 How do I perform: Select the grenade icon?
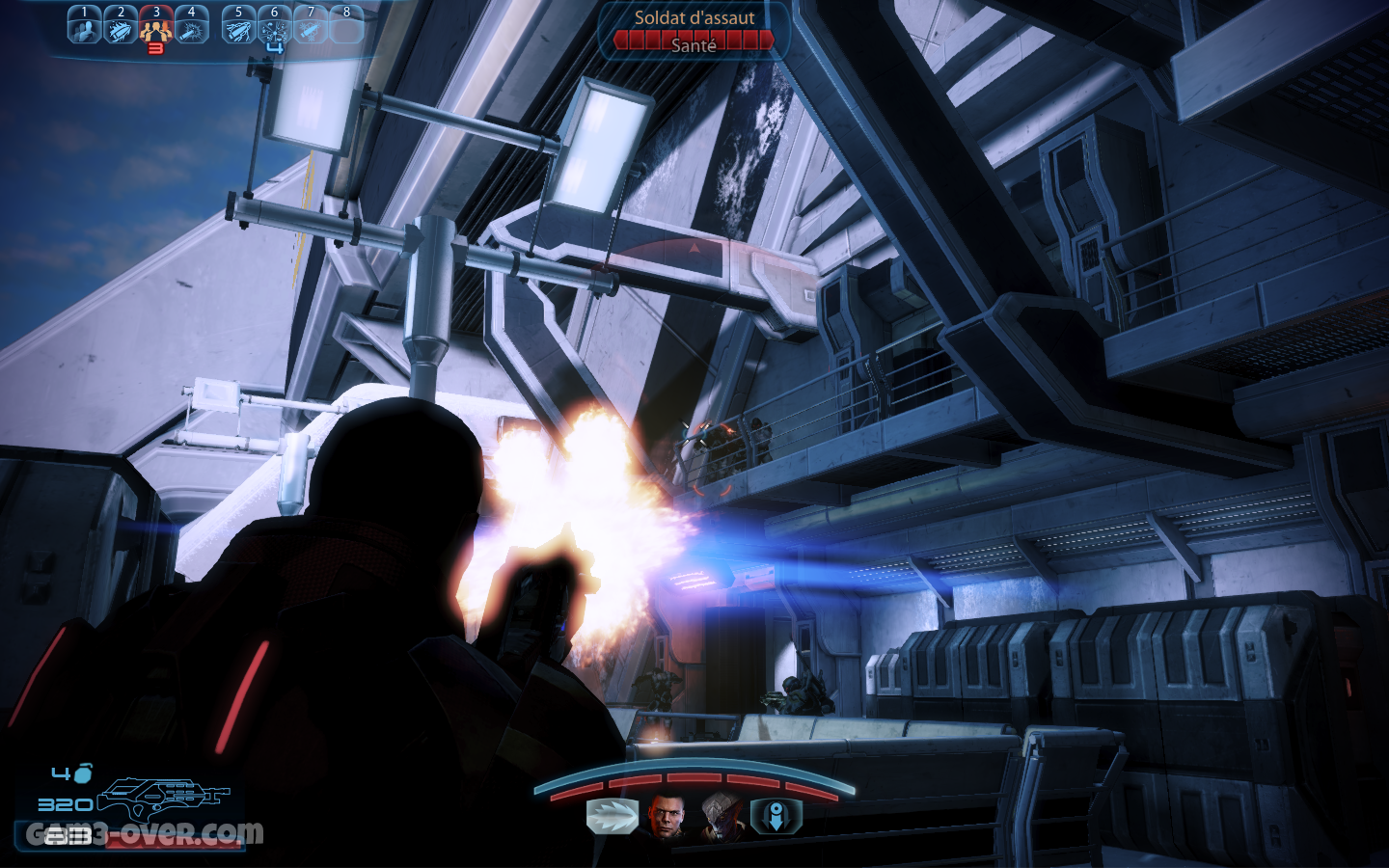pyautogui.click(x=84, y=773)
